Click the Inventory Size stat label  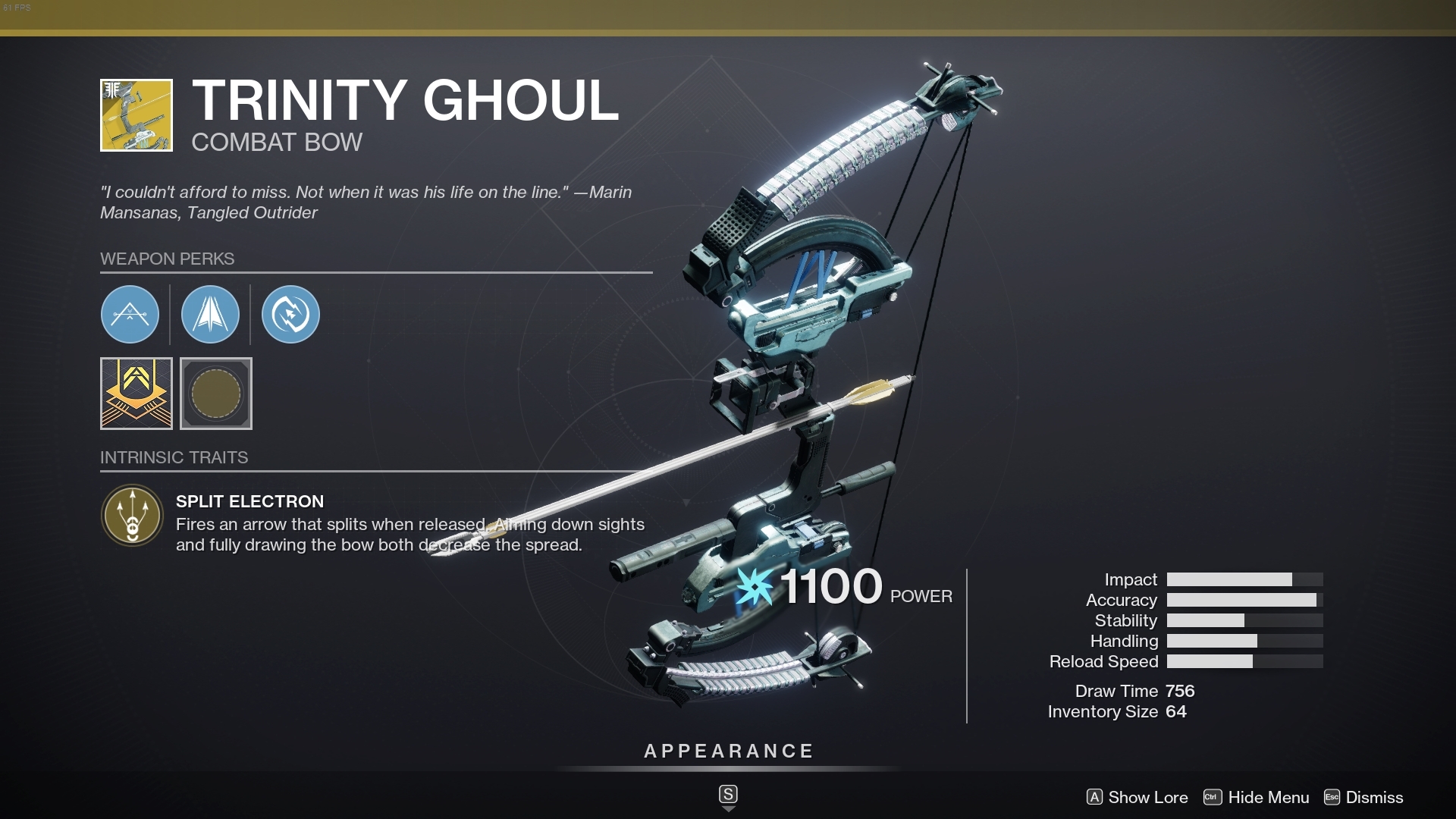coord(1102,711)
